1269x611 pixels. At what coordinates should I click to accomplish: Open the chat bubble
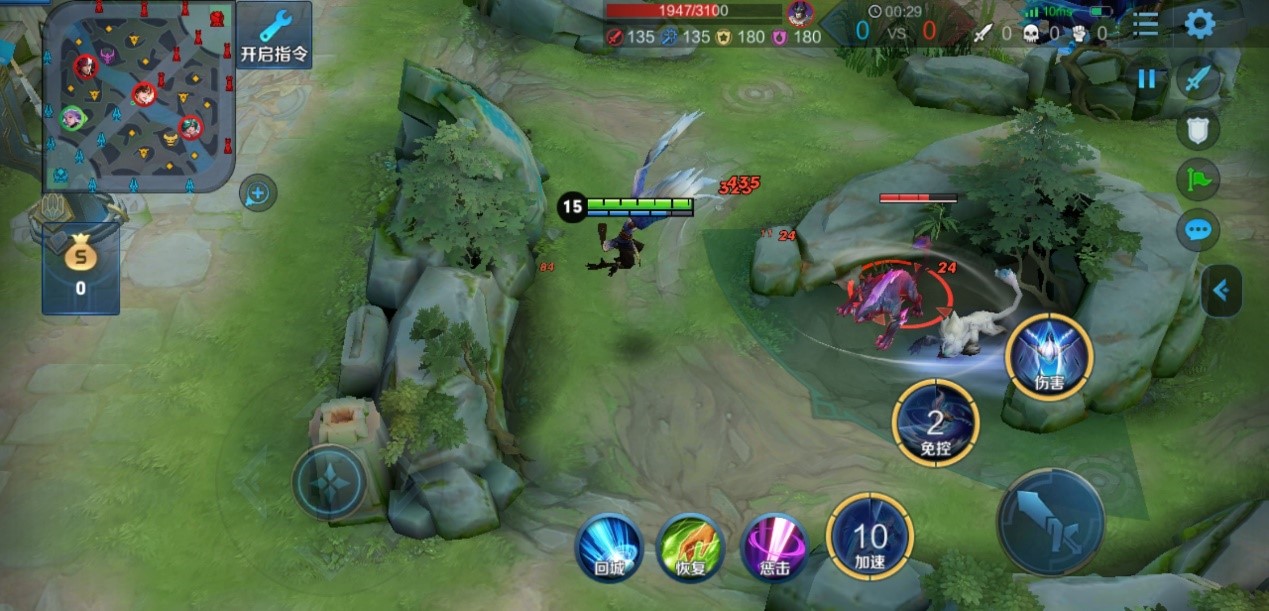click(x=1197, y=231)
